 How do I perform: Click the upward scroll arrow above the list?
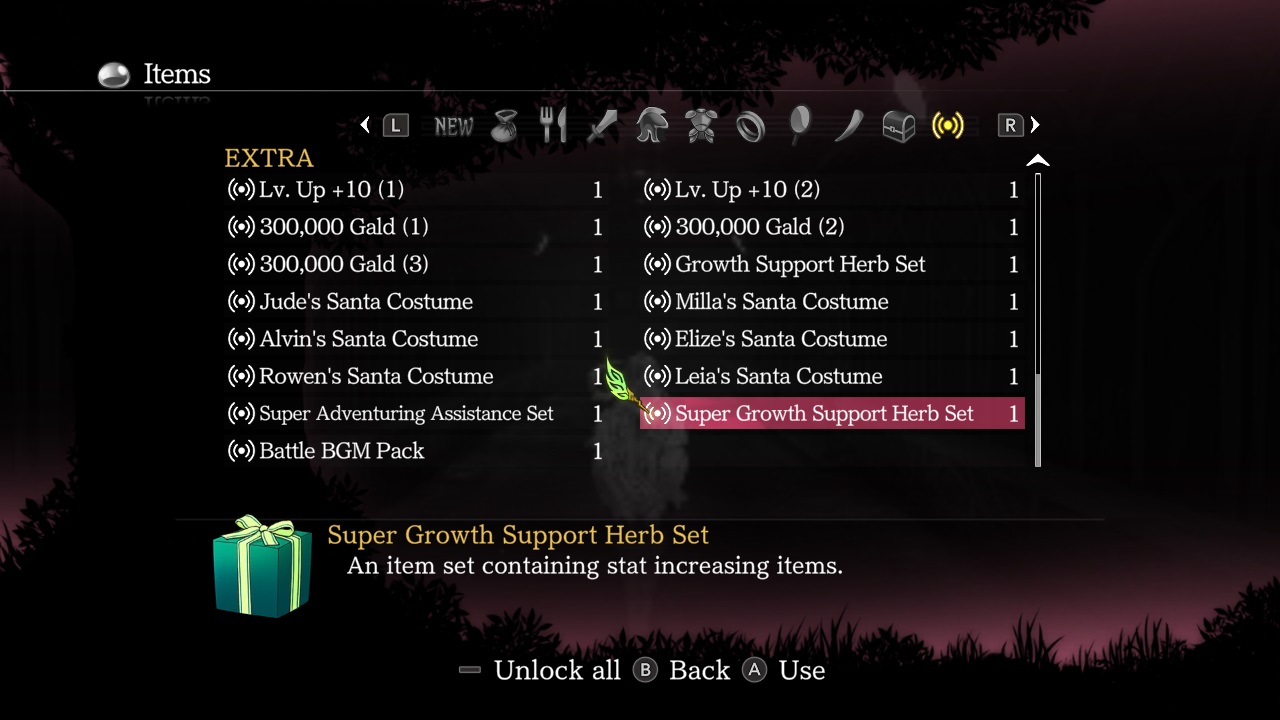coord(1038,159)
